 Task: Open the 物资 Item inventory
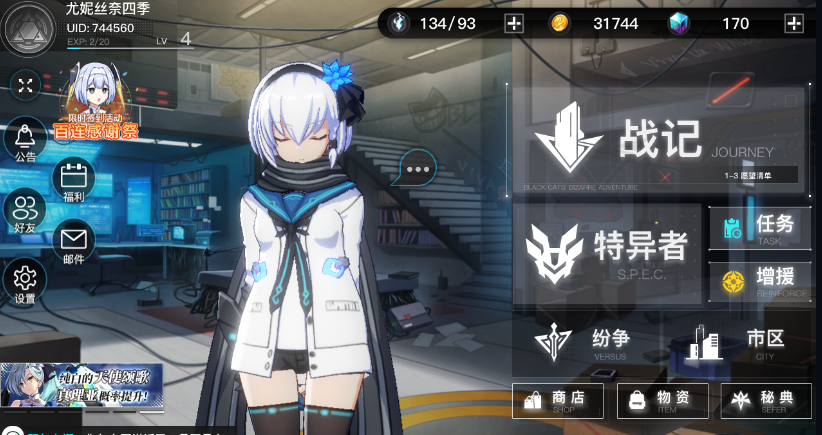click(662, 400)
